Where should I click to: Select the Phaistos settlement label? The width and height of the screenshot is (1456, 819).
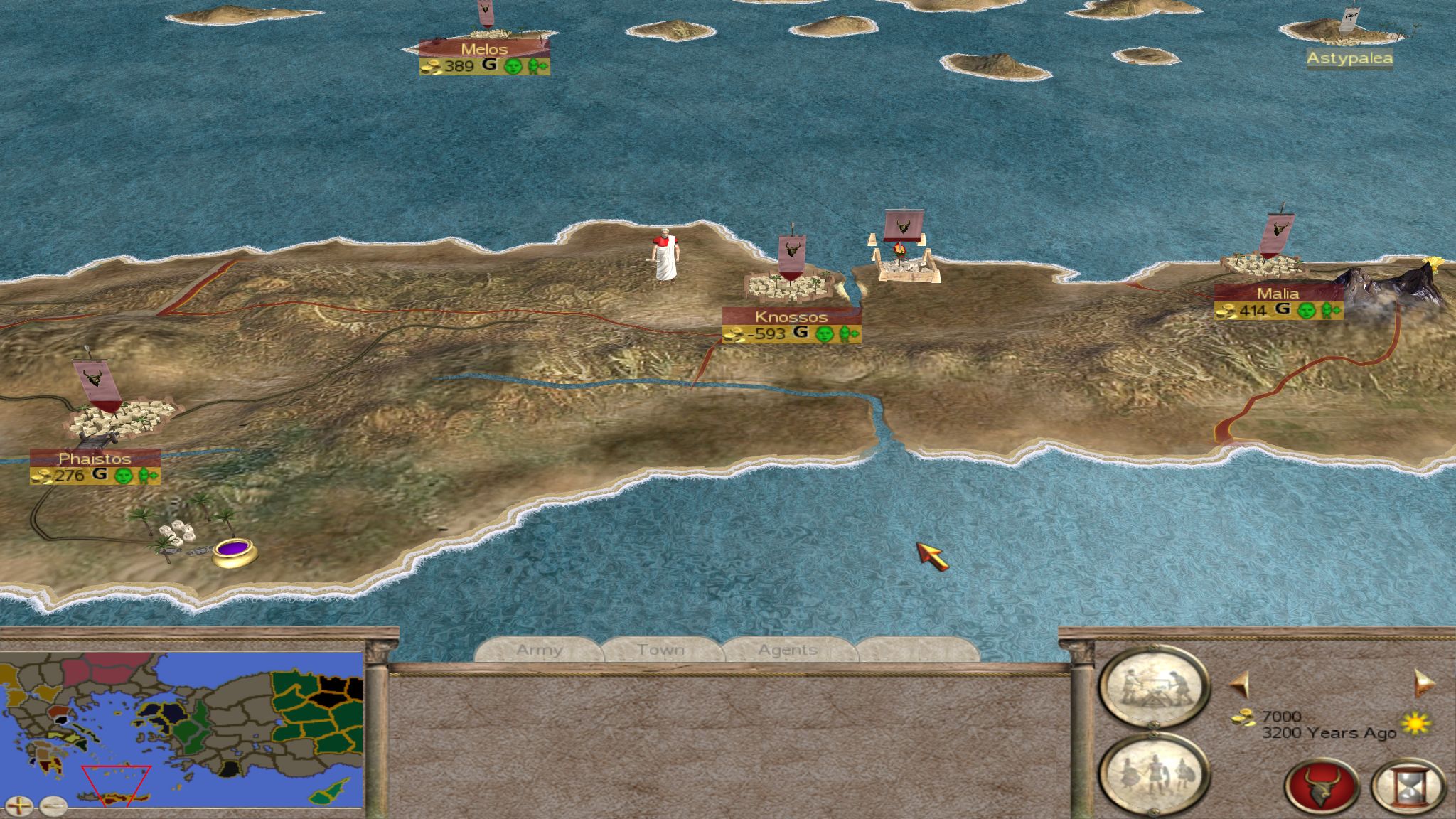click(95, 459)
